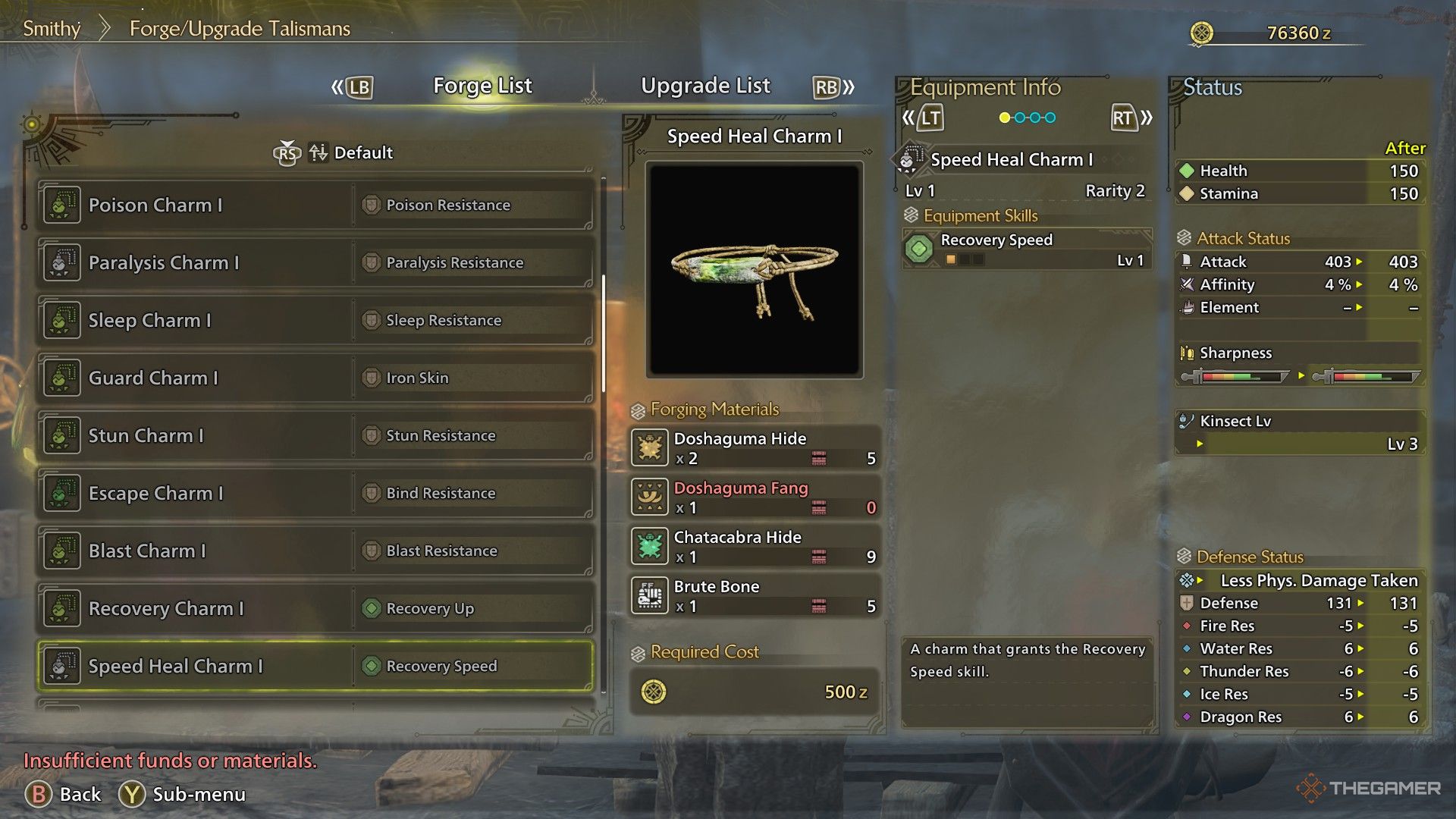Choose the Brute Bone material row
The height and width of the screenshot is (819, 1456).
(755, 595)
